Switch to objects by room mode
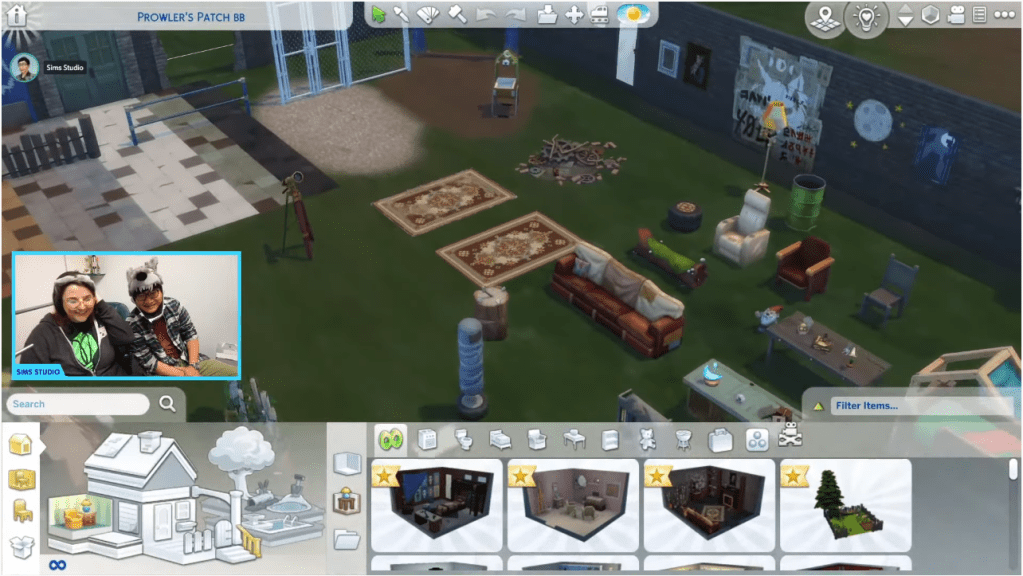 pyautogui.click(x=21, y=479)
